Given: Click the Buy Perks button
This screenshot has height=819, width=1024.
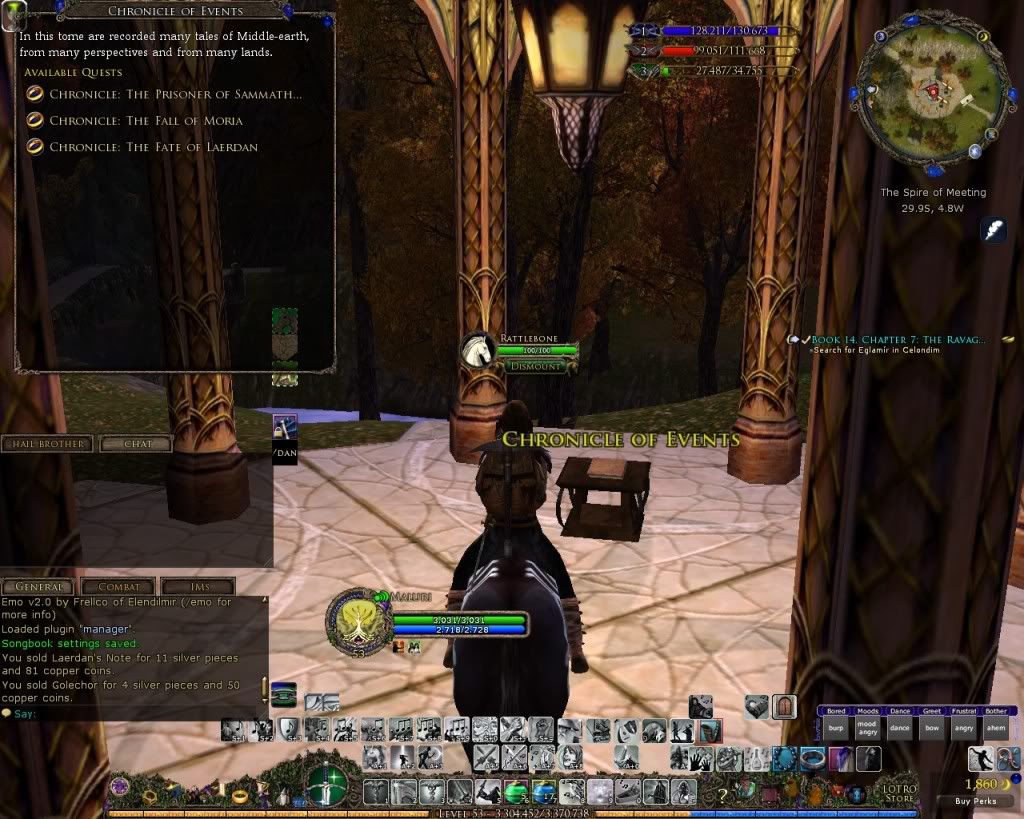Looking at the screenshot, I should [x=975, y=801].
